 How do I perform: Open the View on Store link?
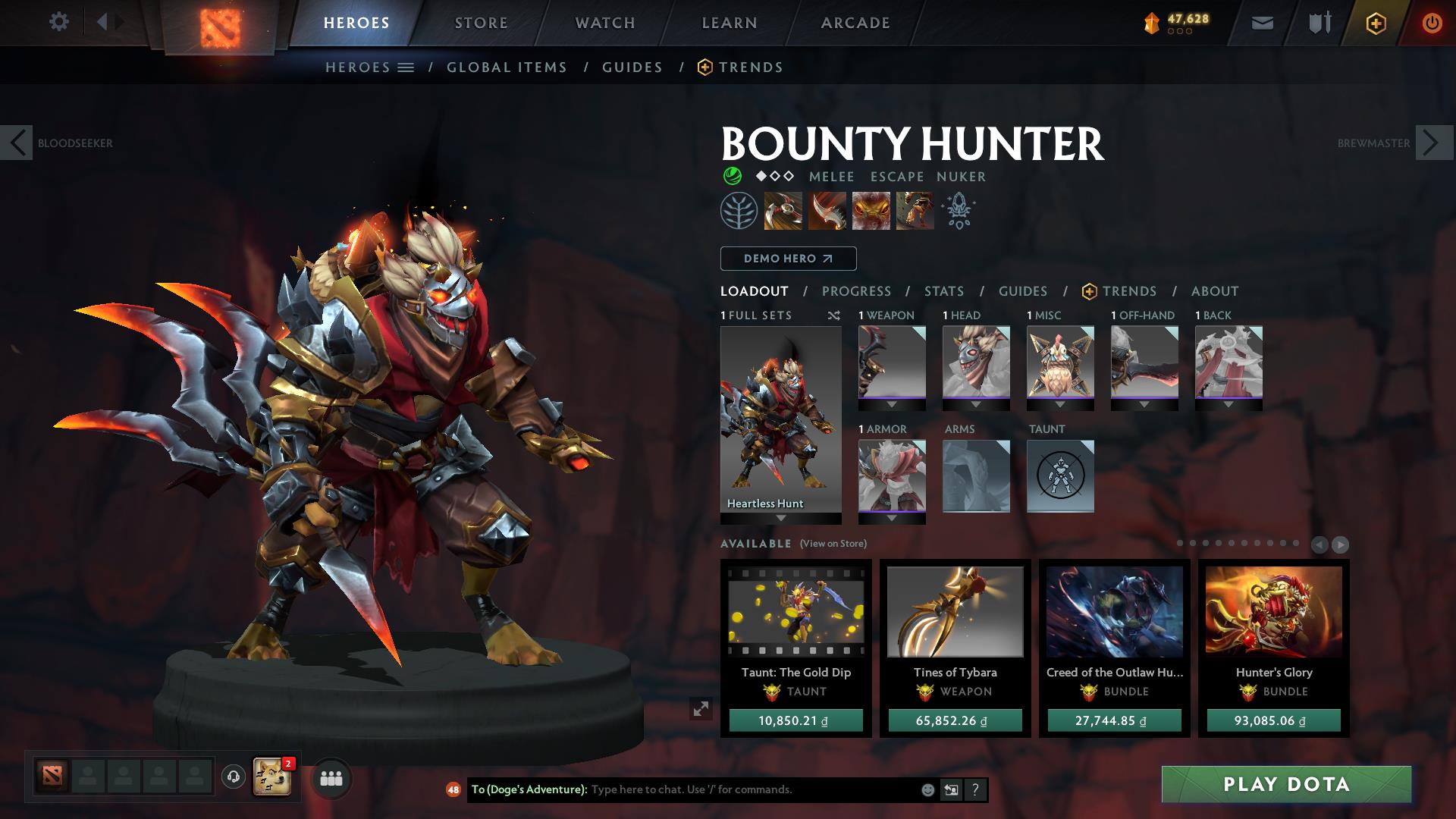[834, 544]
